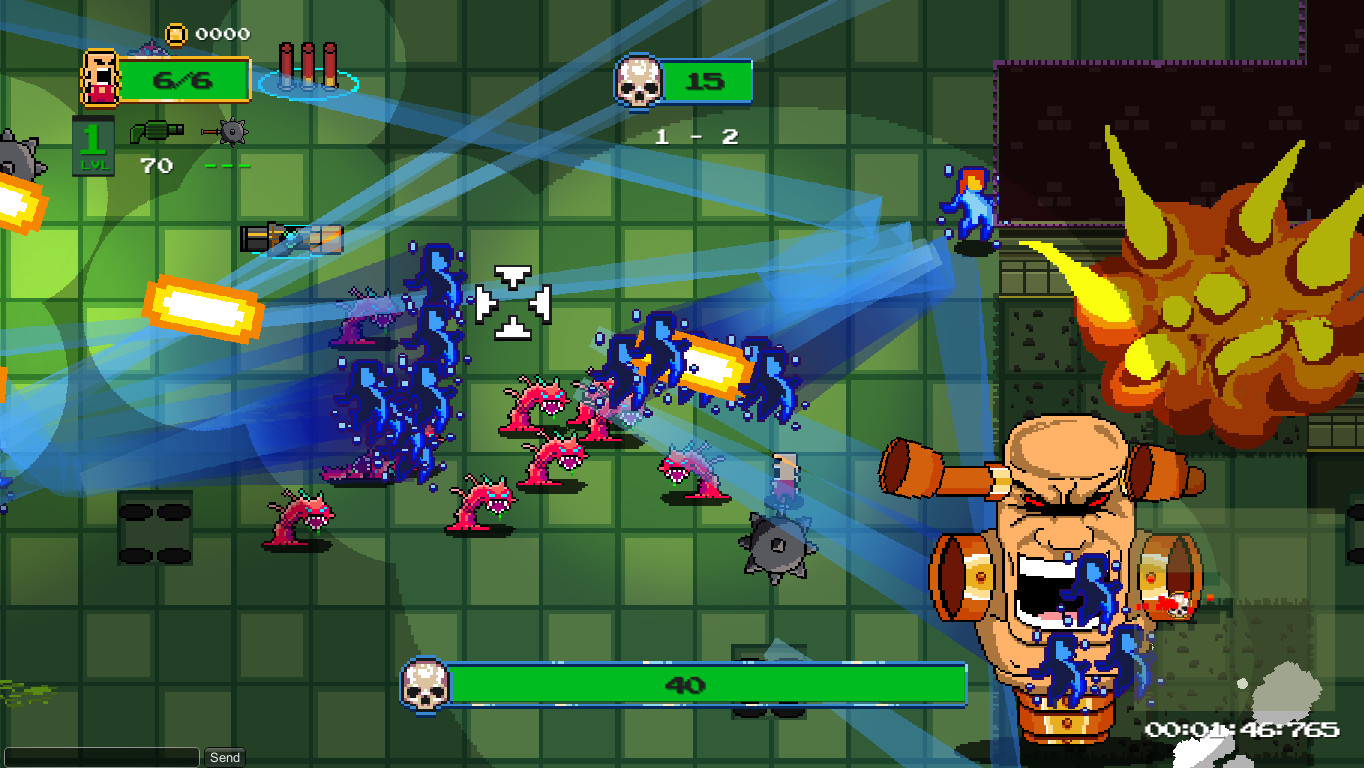The image size is (1364, 768).
Task: Click the spike mine near the boss
Action: tap(779, 546)
